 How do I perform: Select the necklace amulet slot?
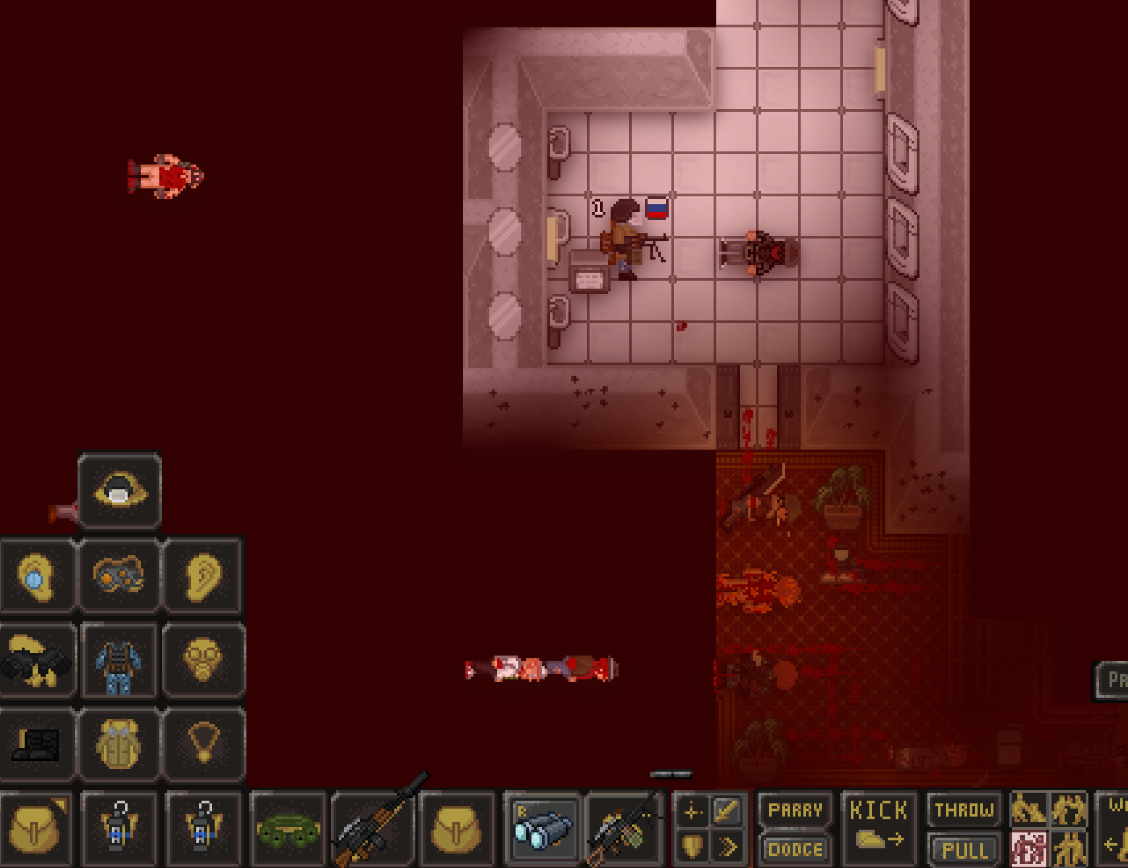(x=203, y=744)
